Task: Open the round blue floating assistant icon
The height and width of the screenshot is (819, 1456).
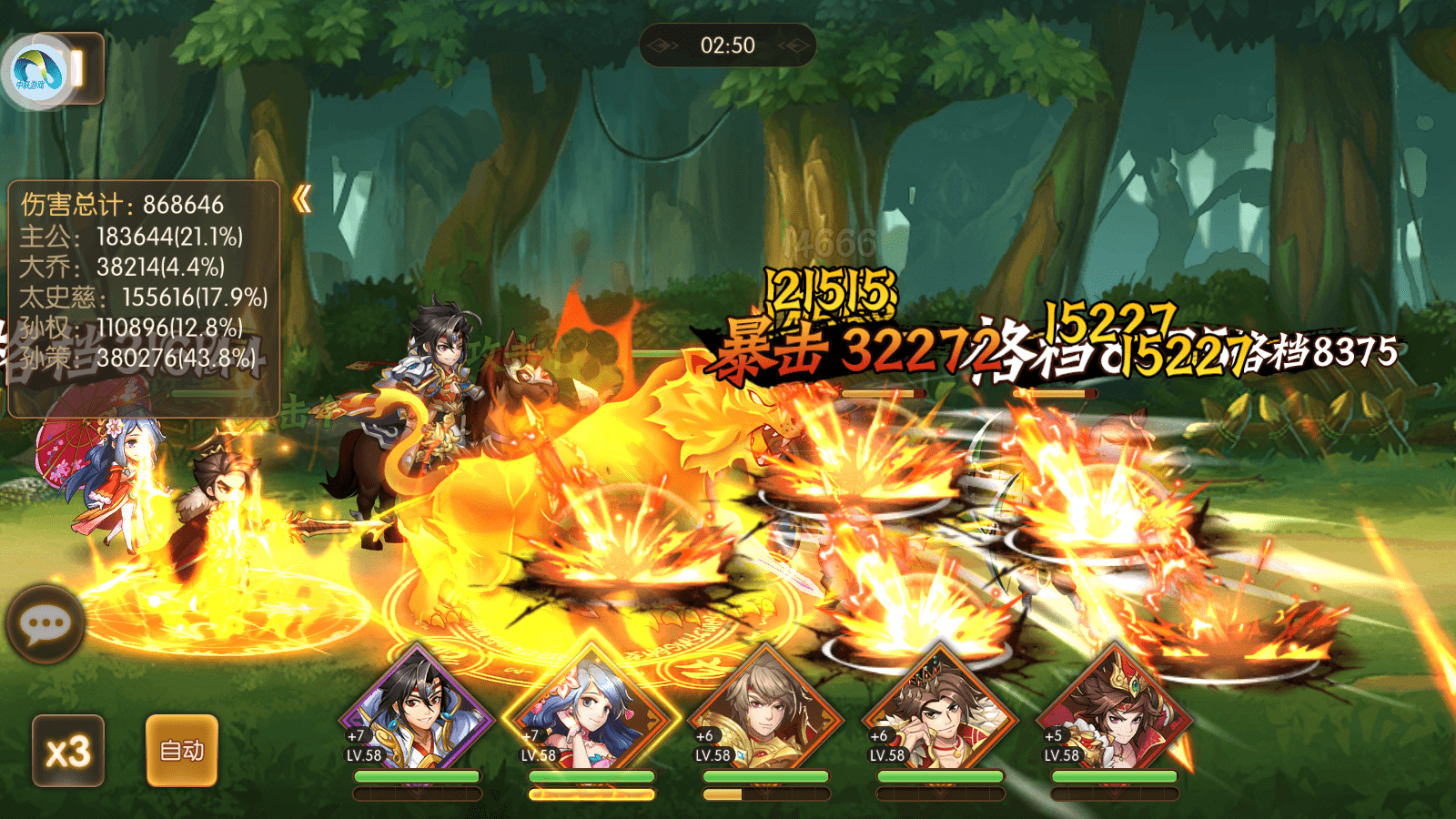Action: (x=36, y=73)
